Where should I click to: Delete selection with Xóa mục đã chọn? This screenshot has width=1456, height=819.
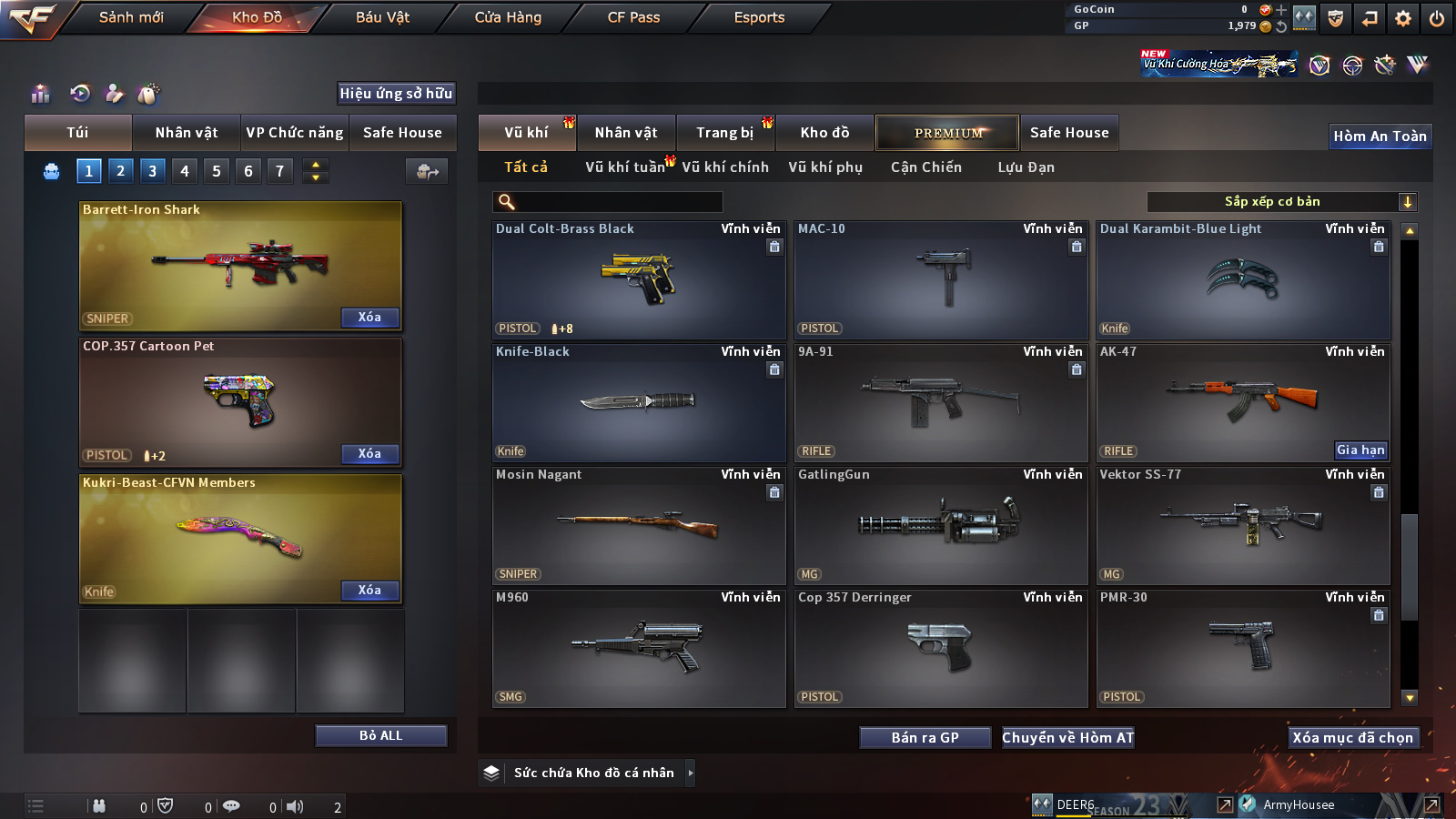coord(1353,738)
